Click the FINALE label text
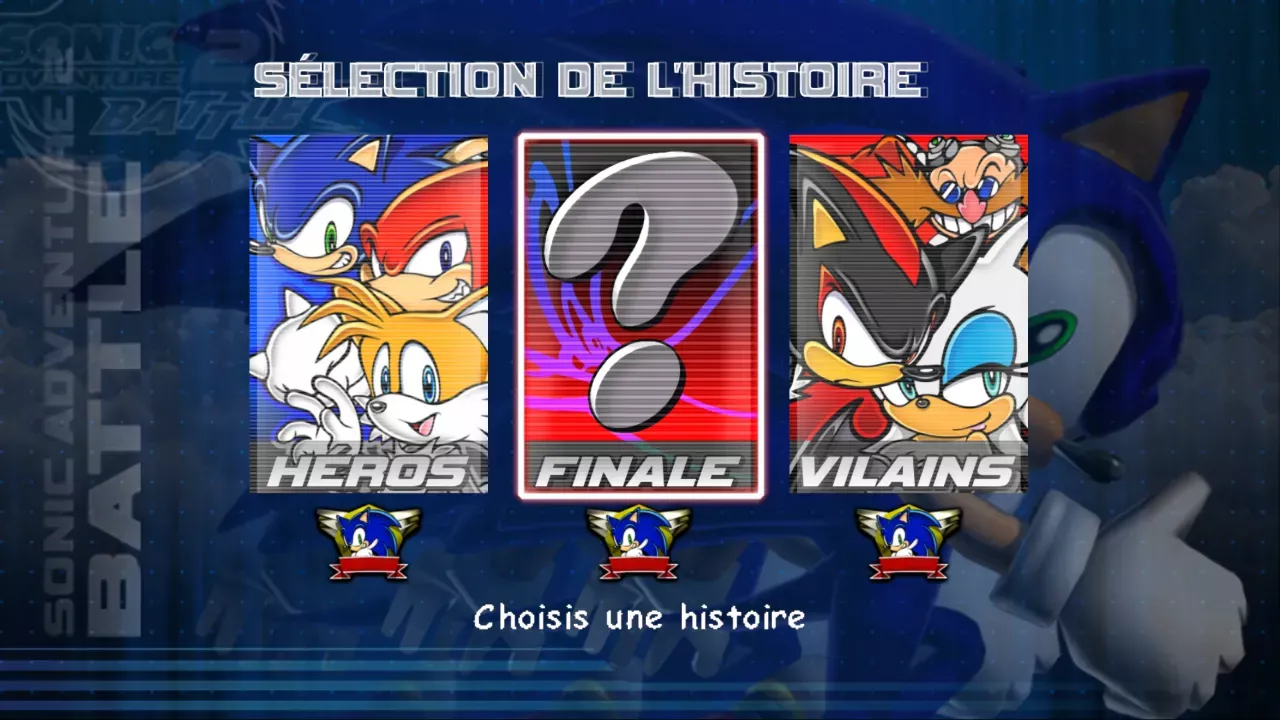This screenshot has width=1280, height=720. [637, 472]
